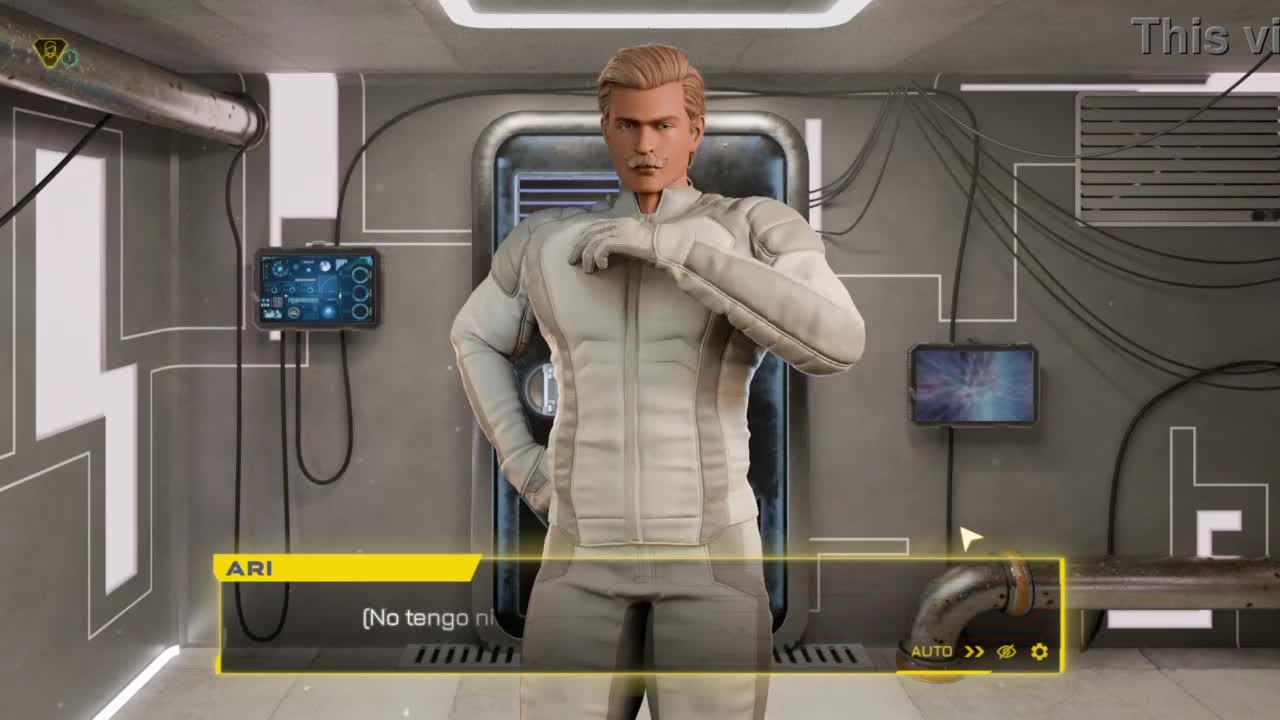Open the yellow character badge icon

[48, 52]
